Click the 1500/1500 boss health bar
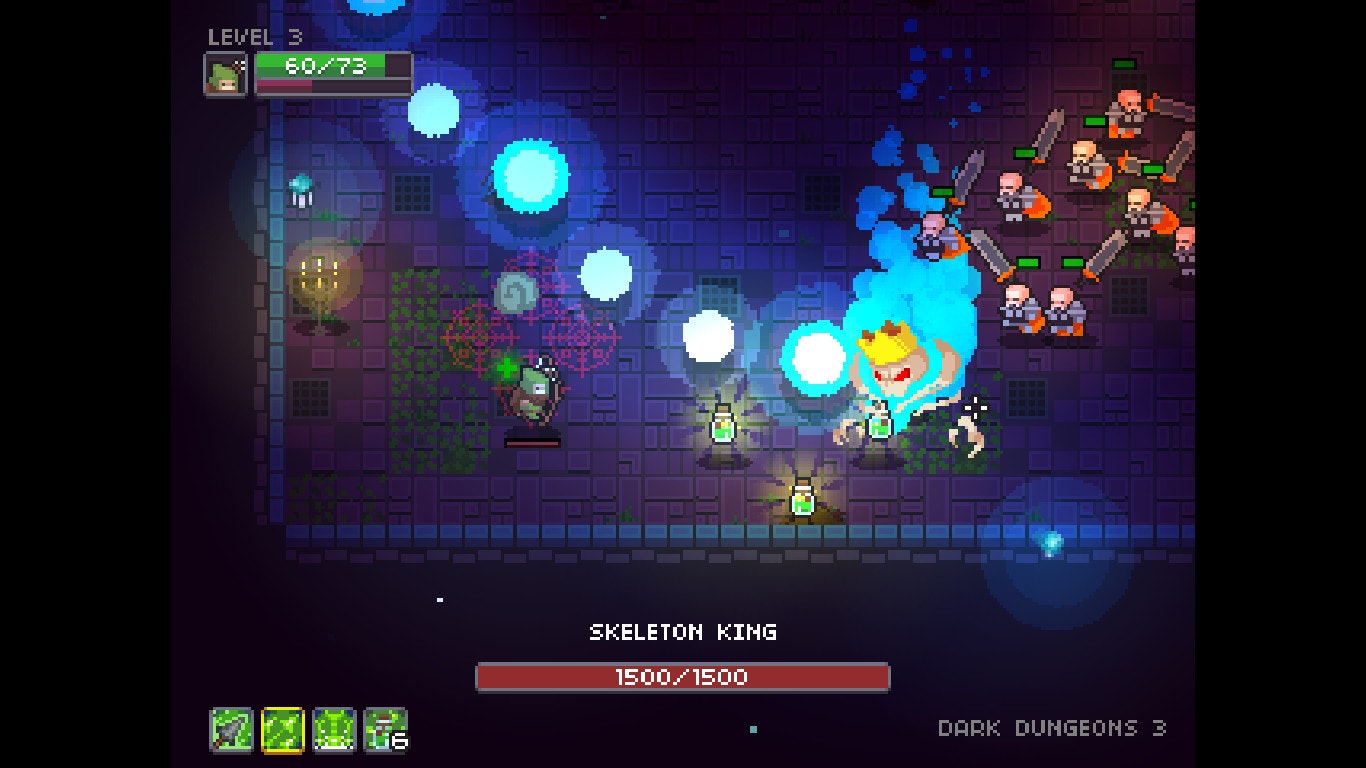1366x768 pixels. point(683,677)
